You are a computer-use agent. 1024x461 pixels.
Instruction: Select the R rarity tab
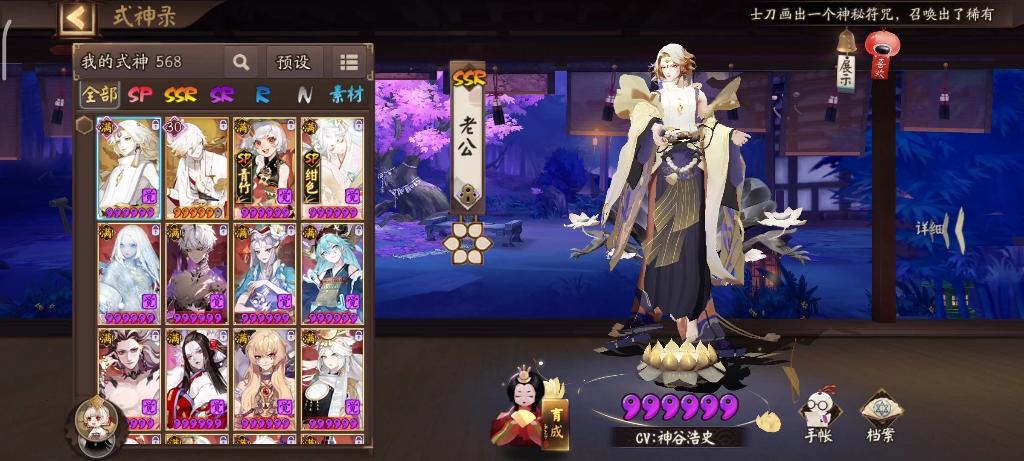263,95
